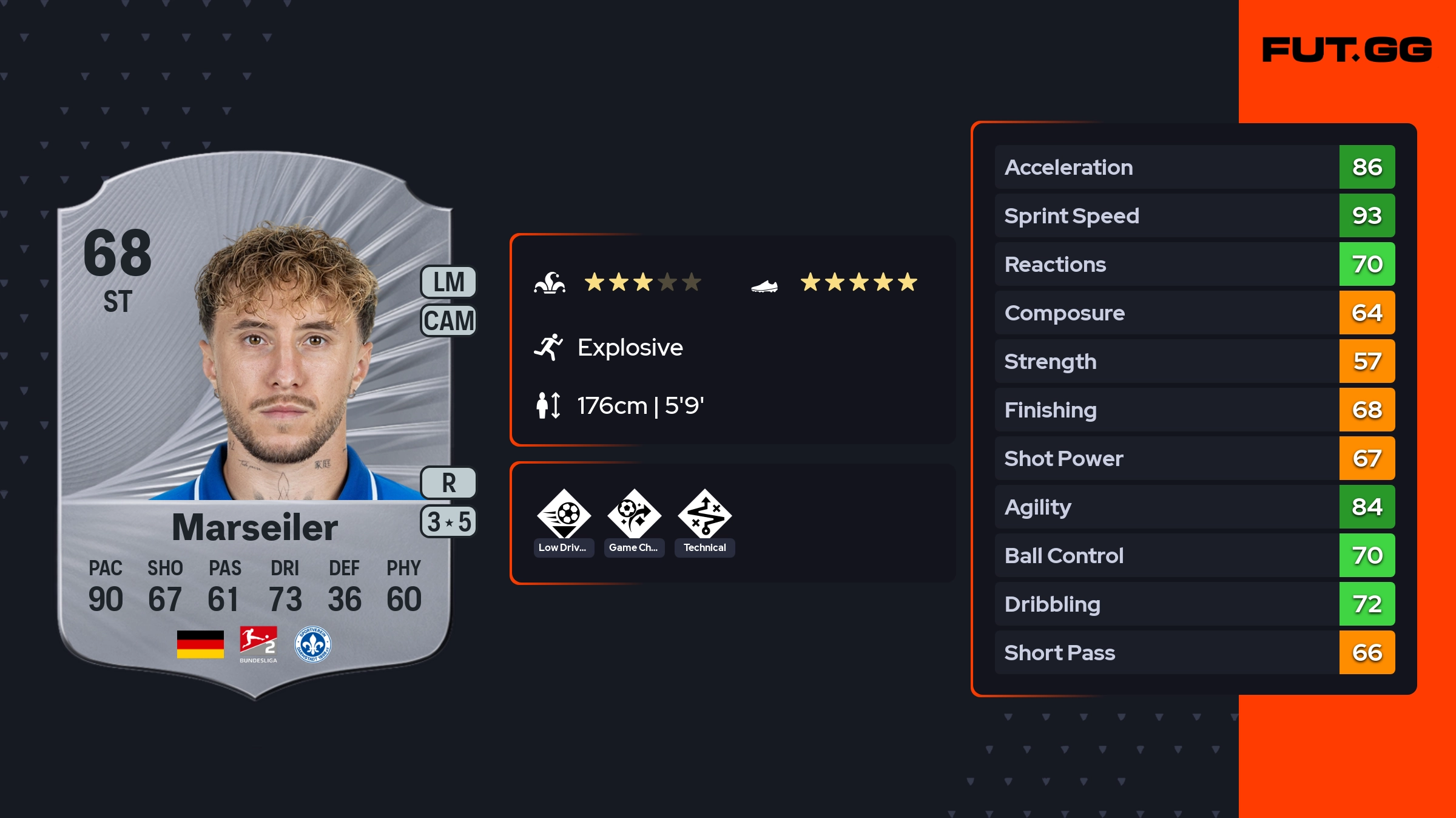Click the Darmstadt club badge on card
This screenshot has height=818, width=1456.
[x=312, y=644]
